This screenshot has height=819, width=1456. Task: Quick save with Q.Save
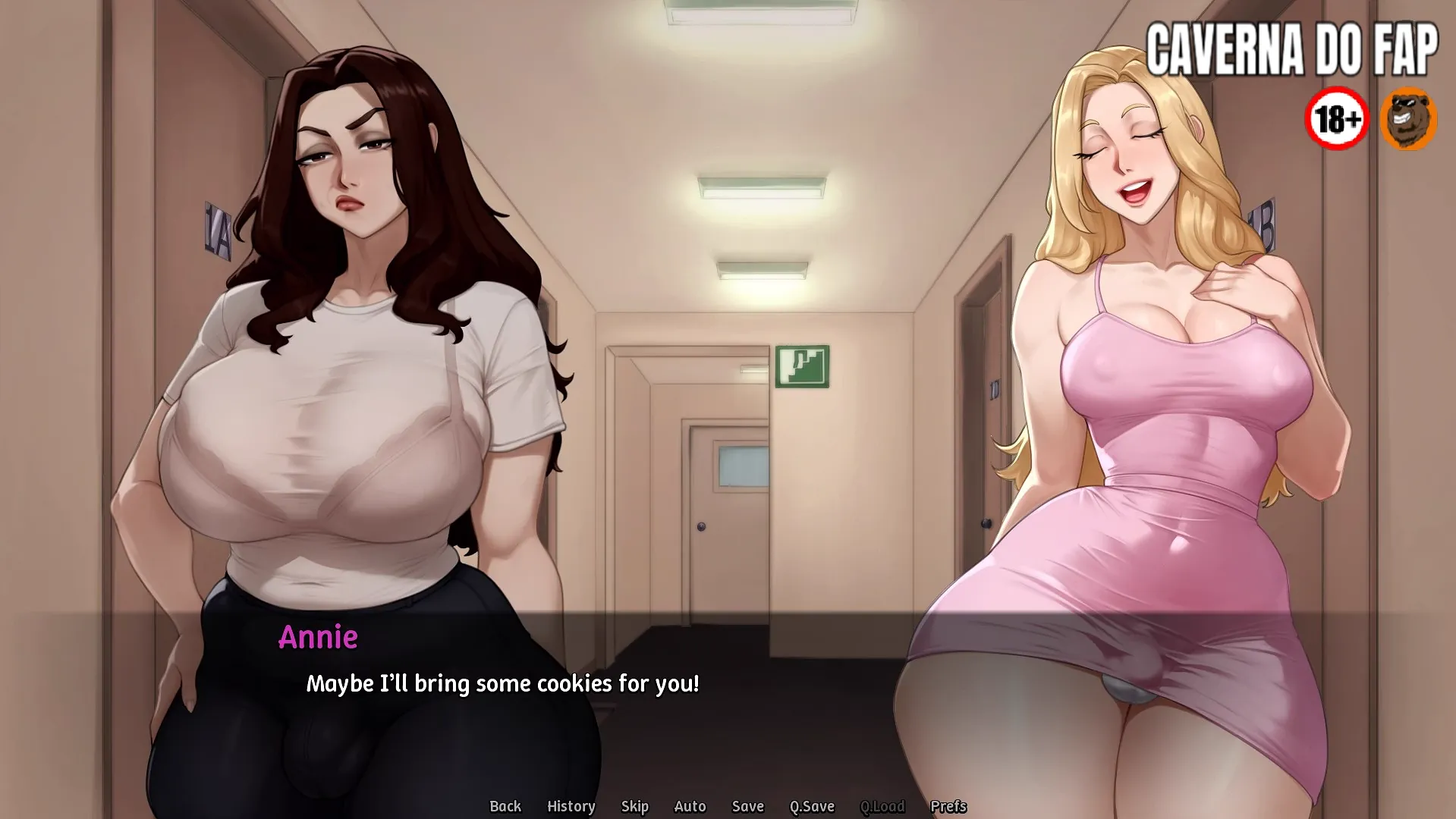(x=812, y=806)
